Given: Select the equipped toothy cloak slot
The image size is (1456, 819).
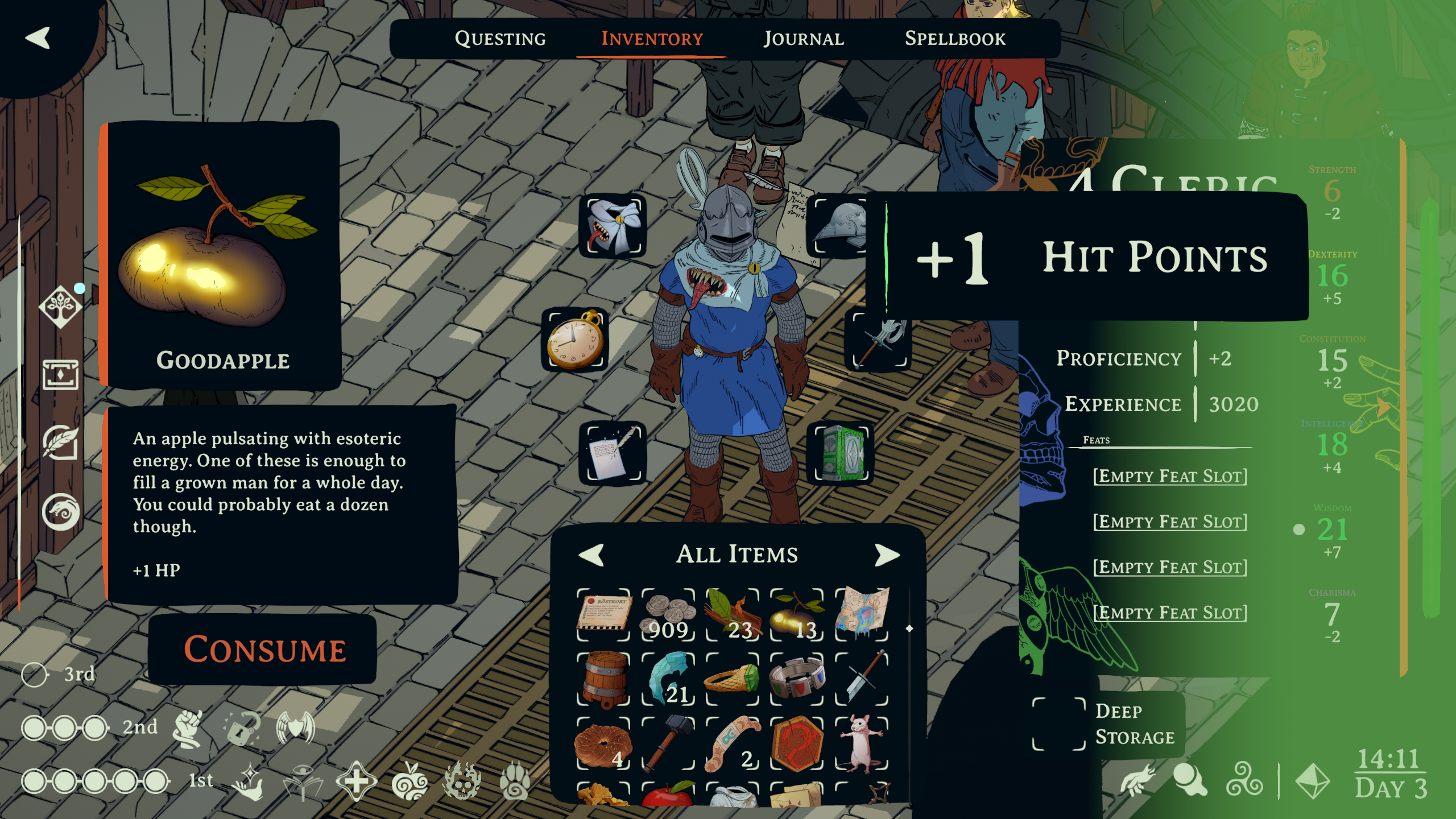Looking at the screenshot, I should point(613,226).
